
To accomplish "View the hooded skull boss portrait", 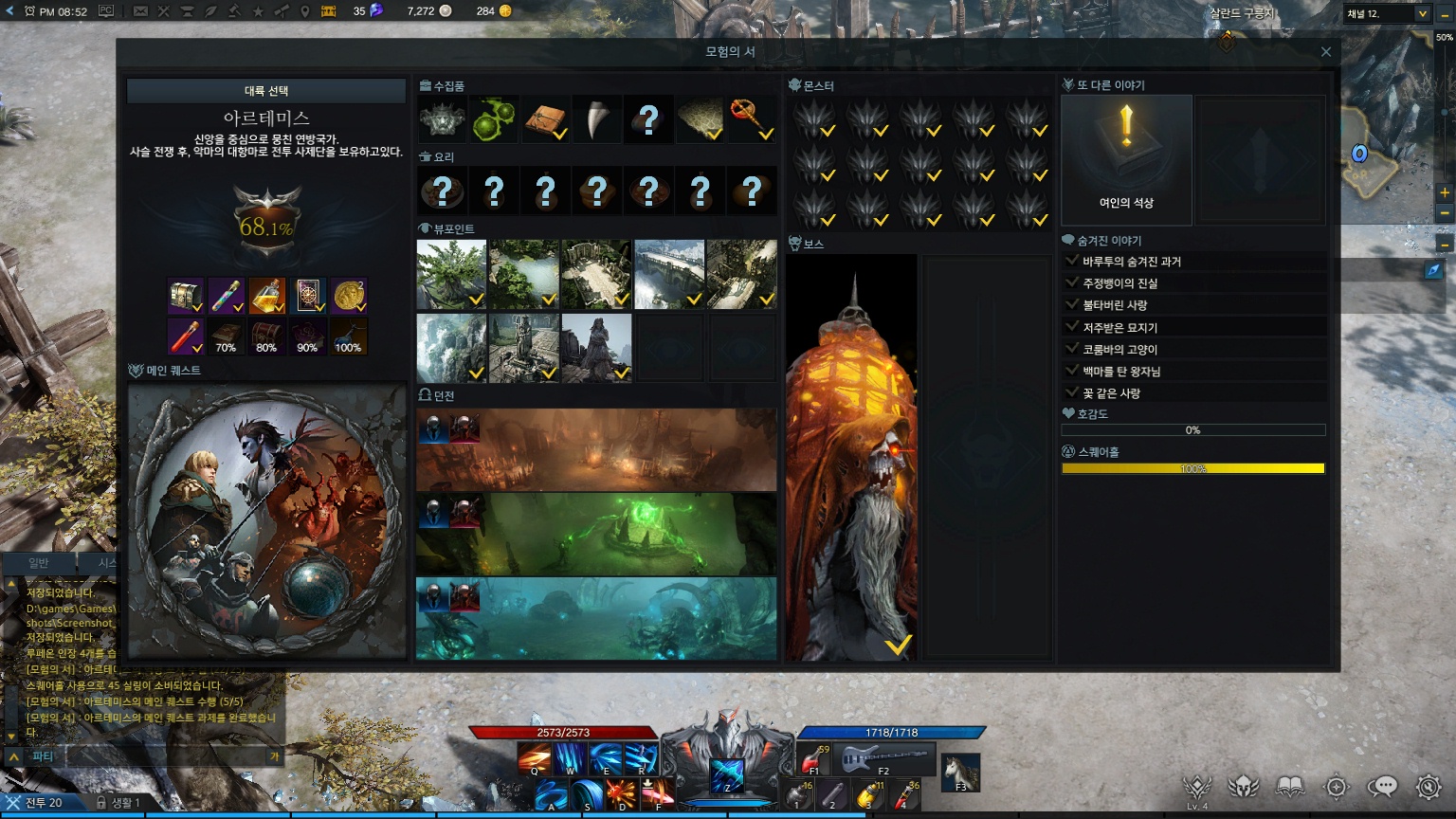I will point(851,457).
